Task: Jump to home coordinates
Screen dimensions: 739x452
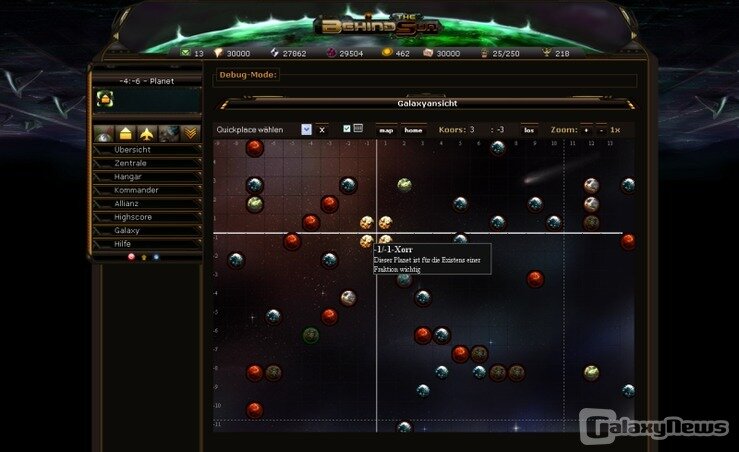Action: [x=413, y=130]
